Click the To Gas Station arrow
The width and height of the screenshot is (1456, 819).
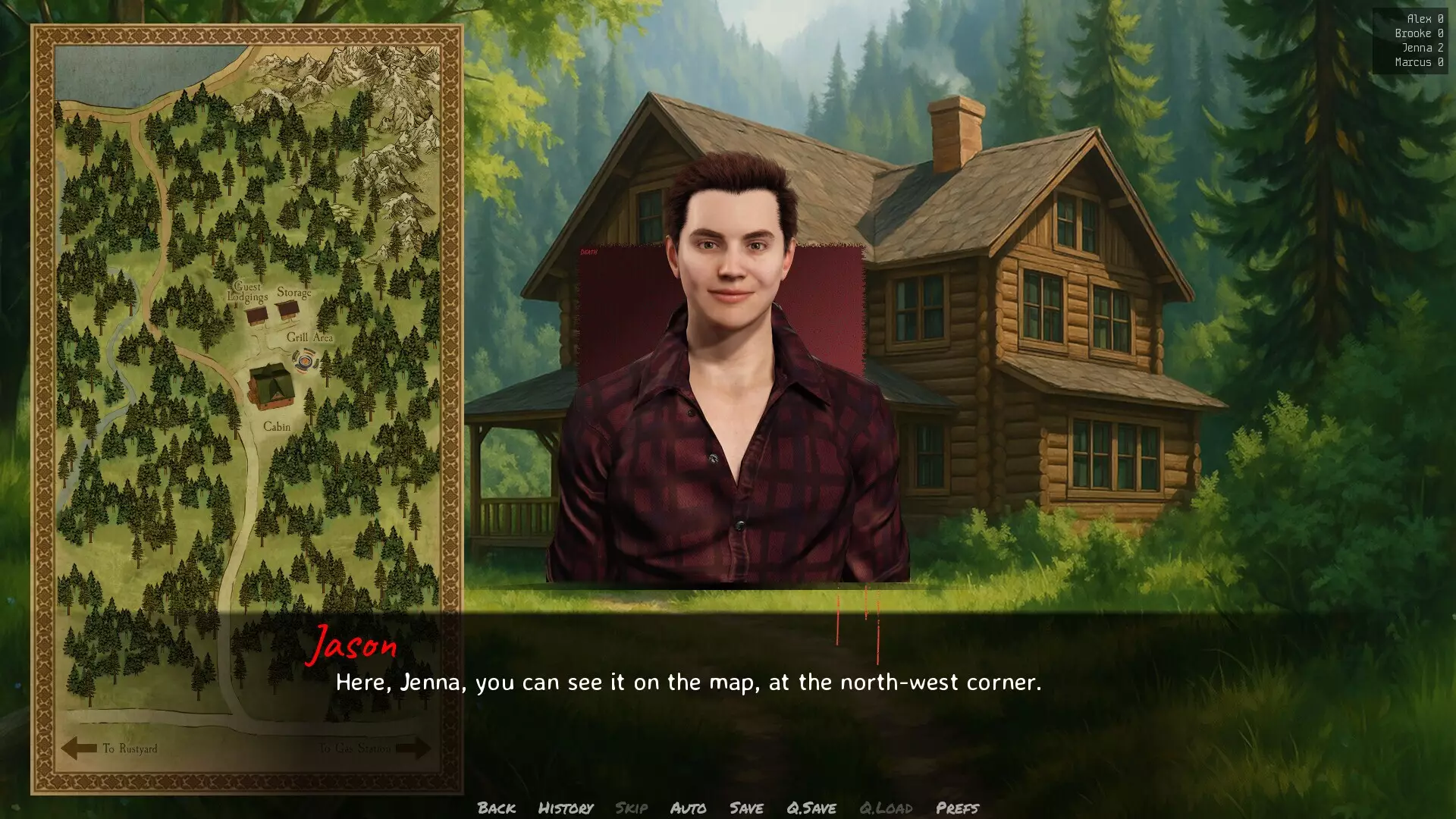pyautogui.click(x=413, y=748)
